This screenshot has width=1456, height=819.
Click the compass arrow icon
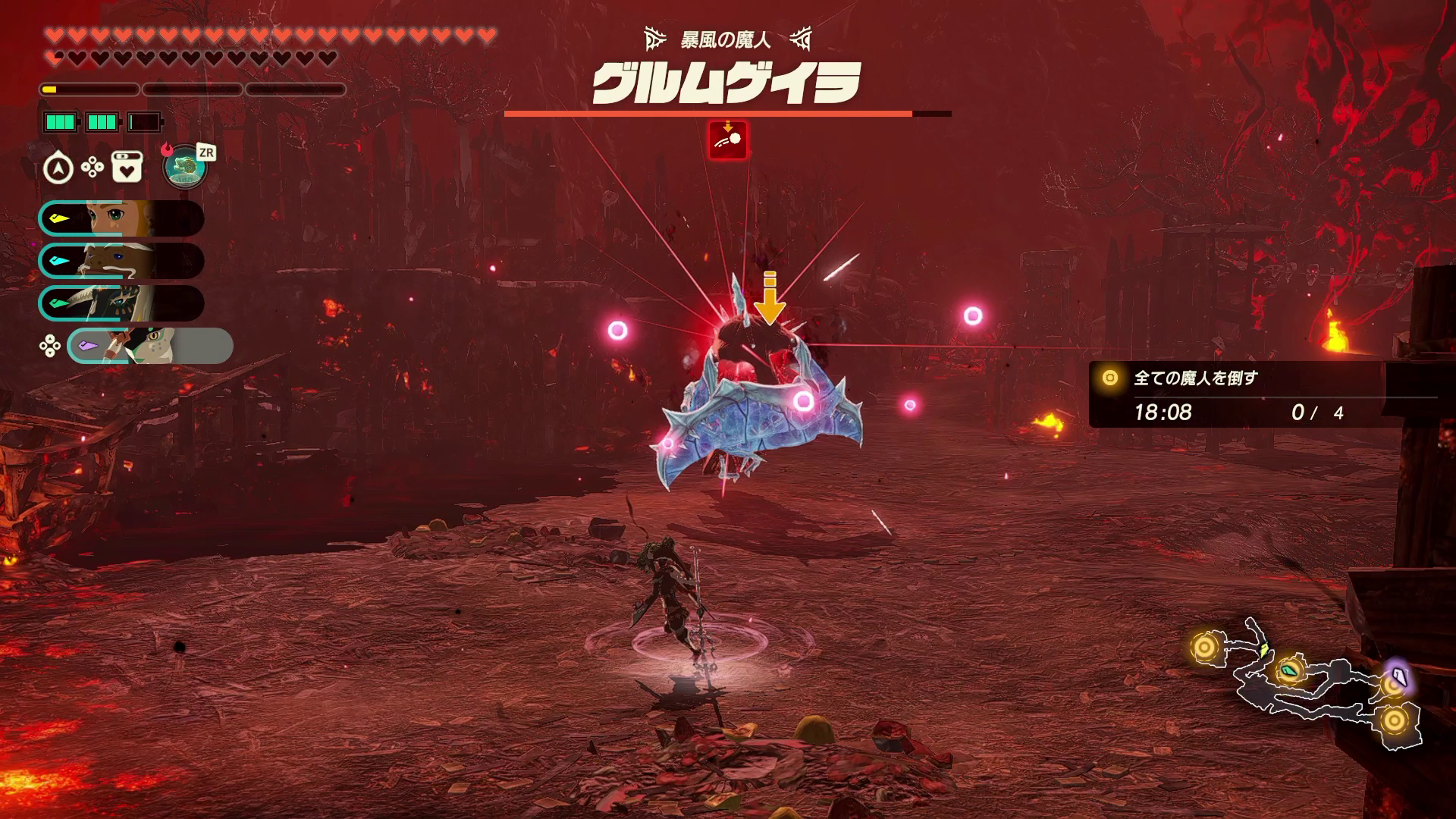tap(58, 168)
